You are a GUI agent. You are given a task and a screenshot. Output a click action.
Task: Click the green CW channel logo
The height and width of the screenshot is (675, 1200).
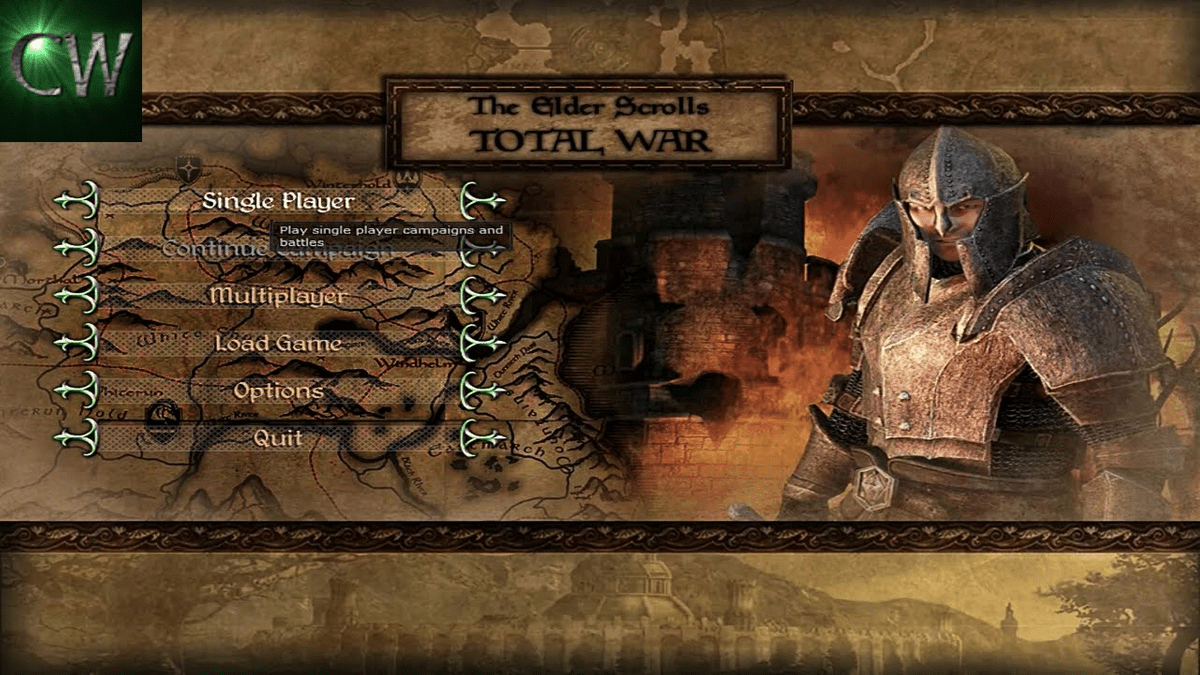pyautogui.click(x=70, y=70)
